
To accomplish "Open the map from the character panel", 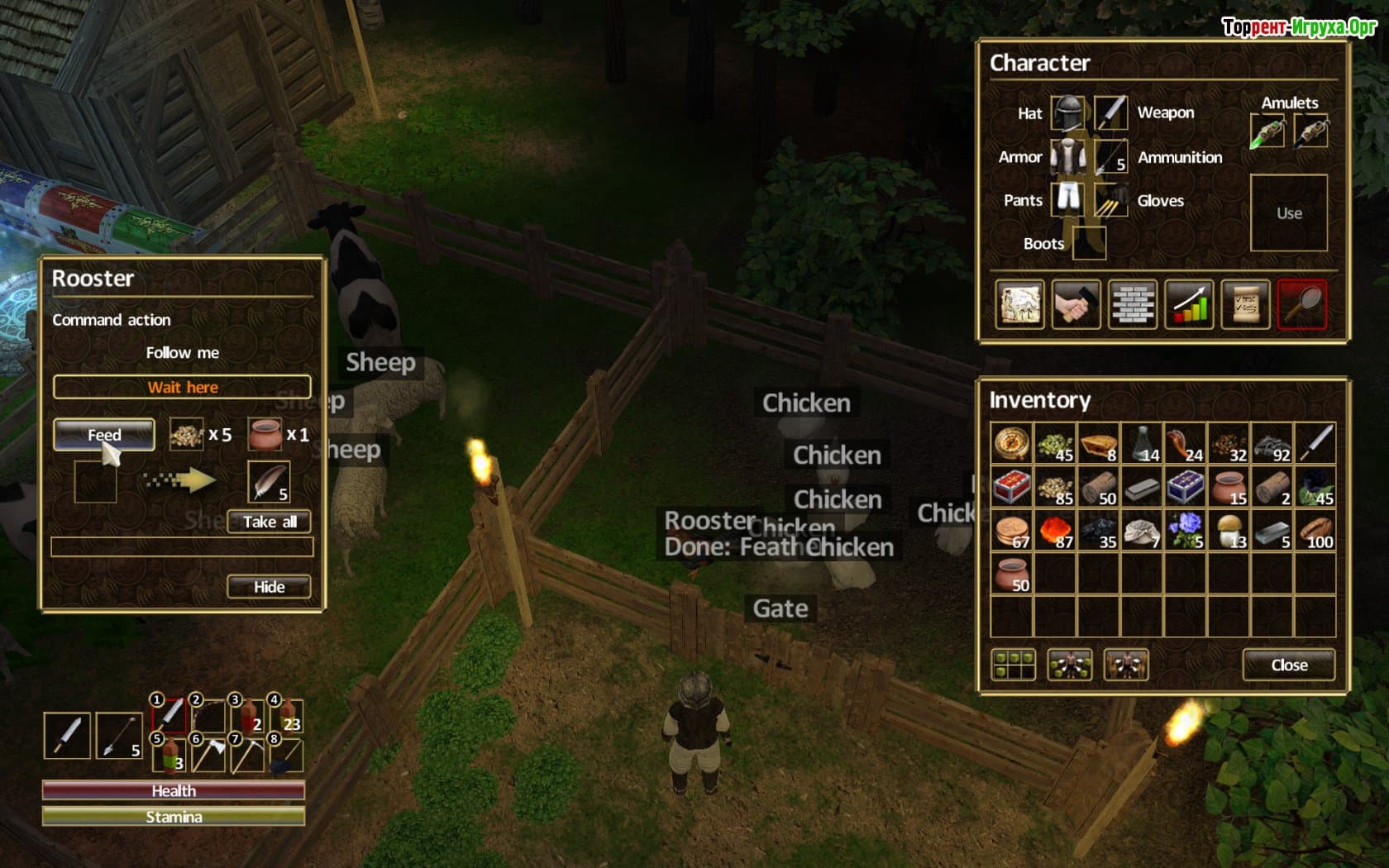I will (x=1019, y=305).
